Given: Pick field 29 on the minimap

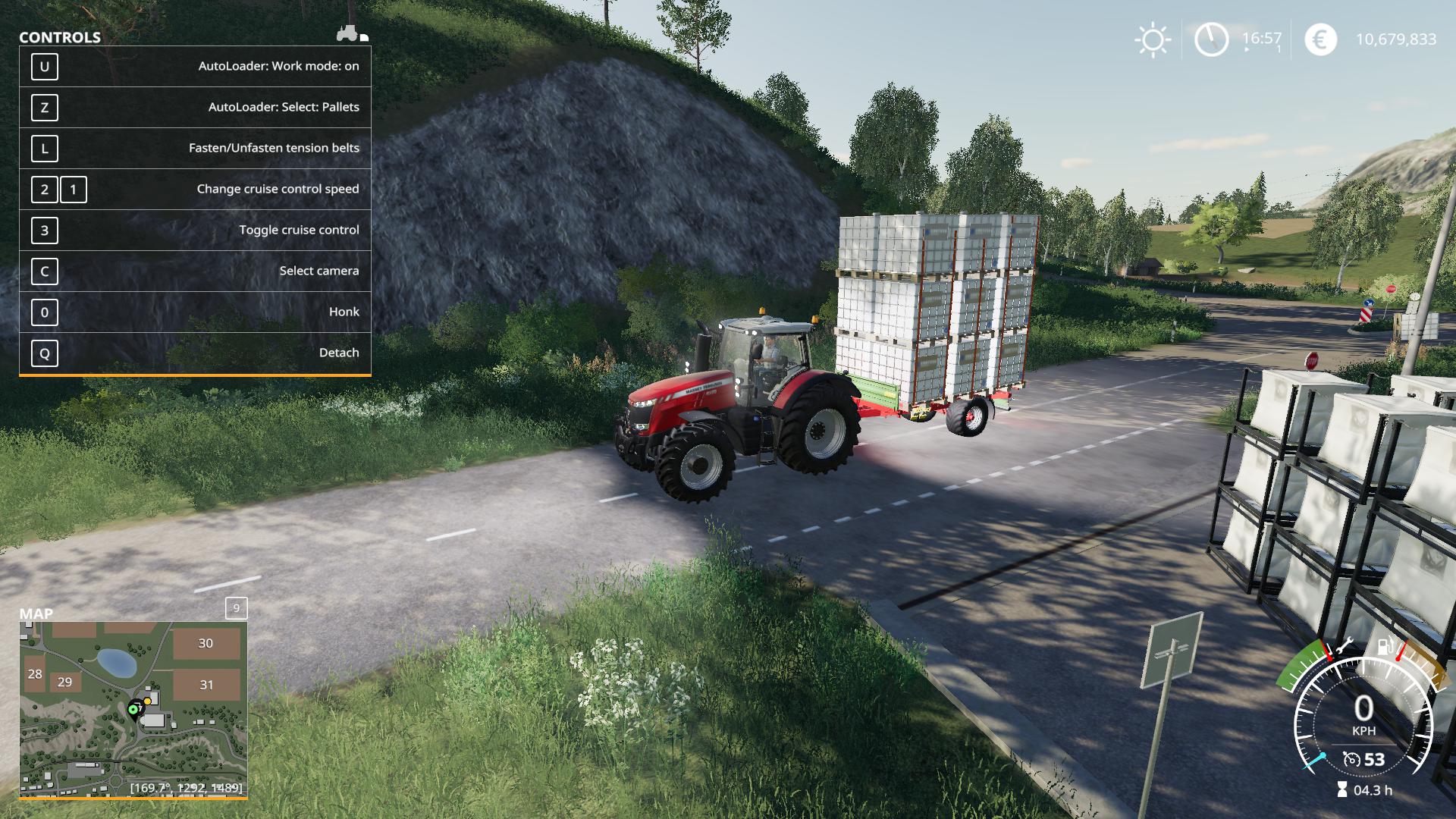Looking at the screenshot, I should (65, 682).
